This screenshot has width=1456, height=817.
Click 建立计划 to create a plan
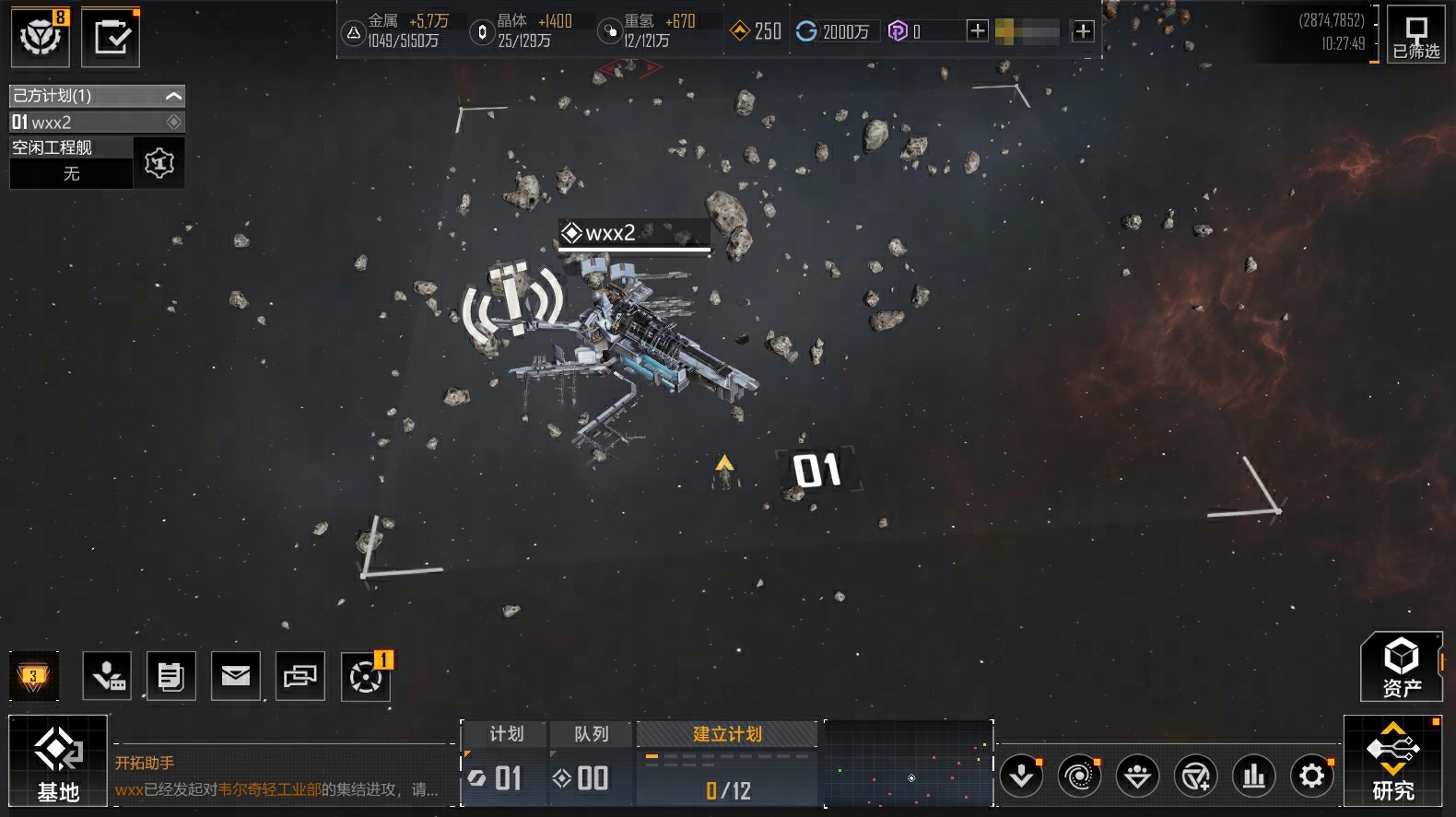pyautogui.click(x=727, y=734)
